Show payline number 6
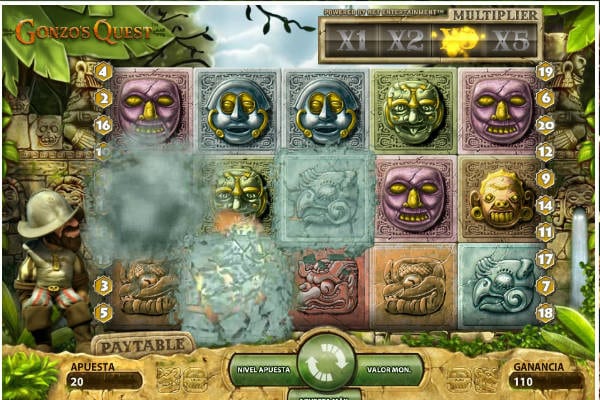 pyautogui.click(x=545, y=98)
